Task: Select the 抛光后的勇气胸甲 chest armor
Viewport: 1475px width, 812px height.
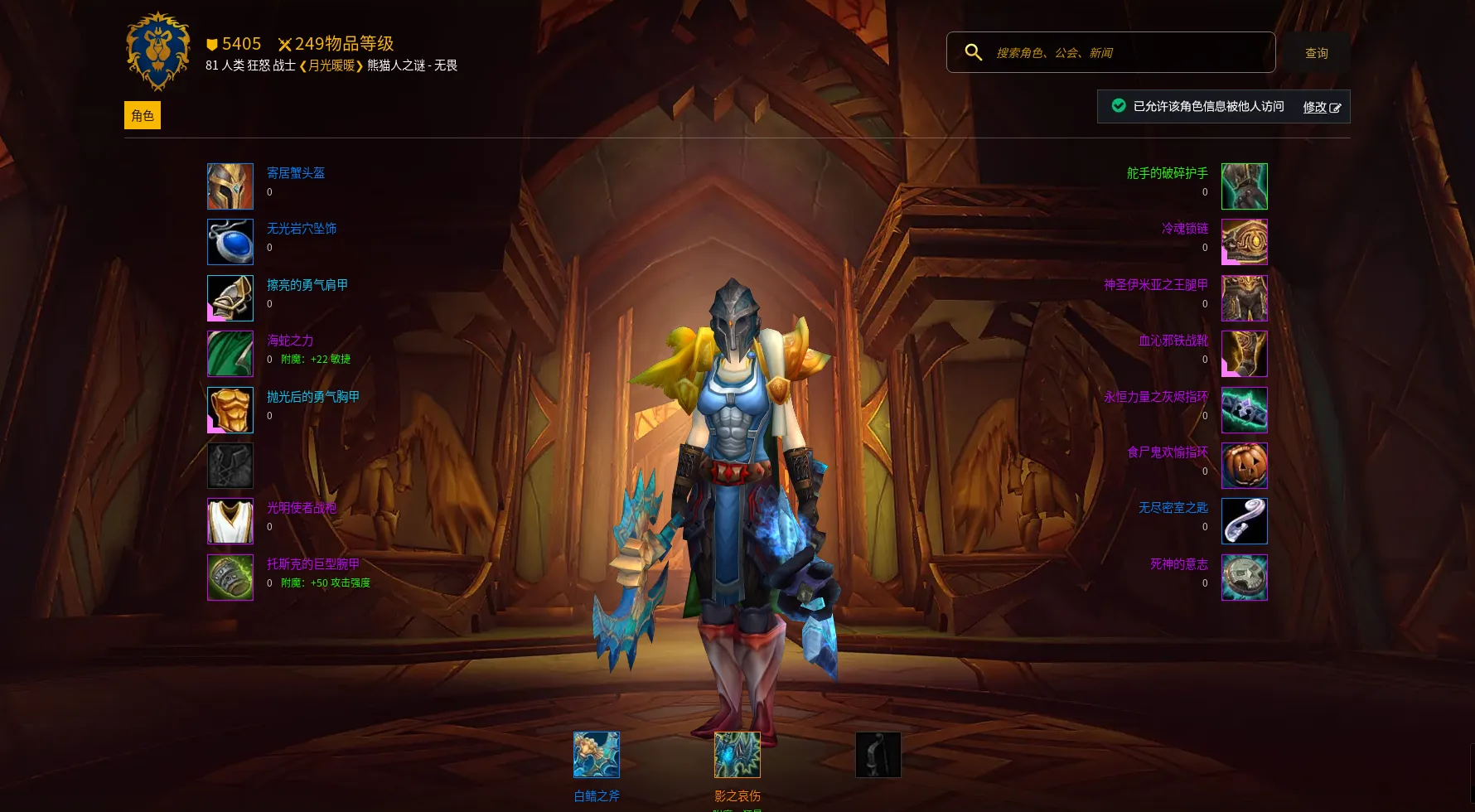Action: [x=230, y=410]
